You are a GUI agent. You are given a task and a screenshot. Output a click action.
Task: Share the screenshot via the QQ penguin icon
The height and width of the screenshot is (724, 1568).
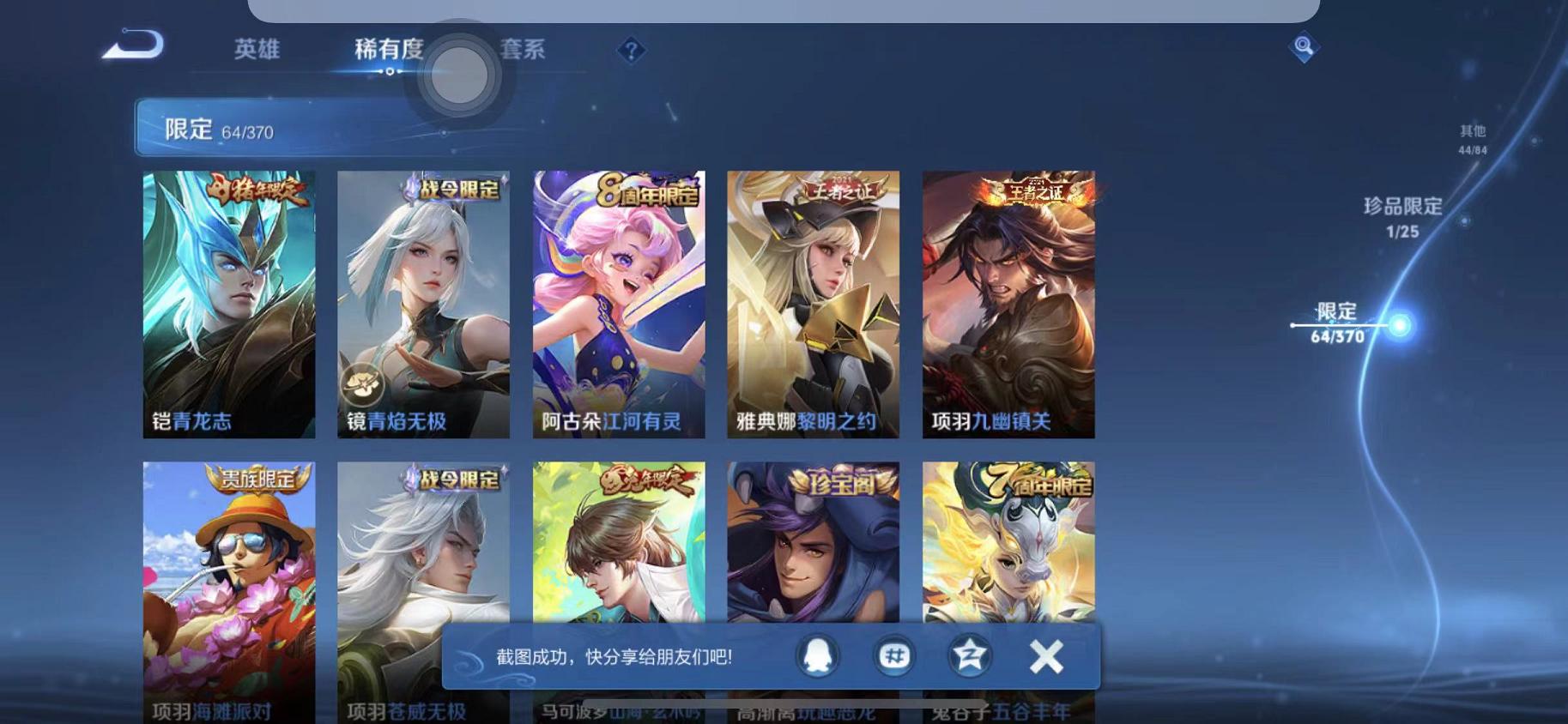(818, 655)
